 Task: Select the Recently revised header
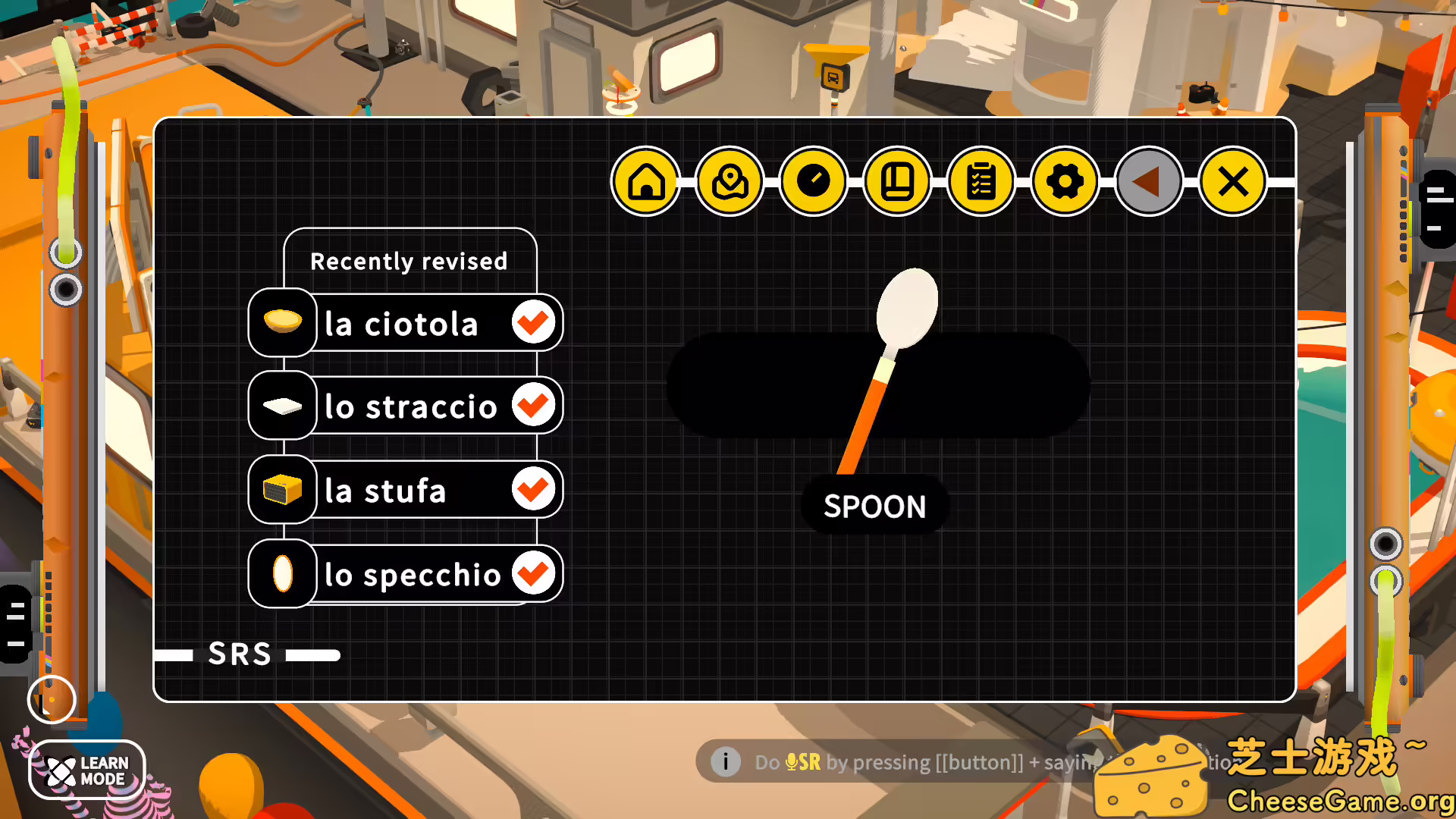pos(409,261)
